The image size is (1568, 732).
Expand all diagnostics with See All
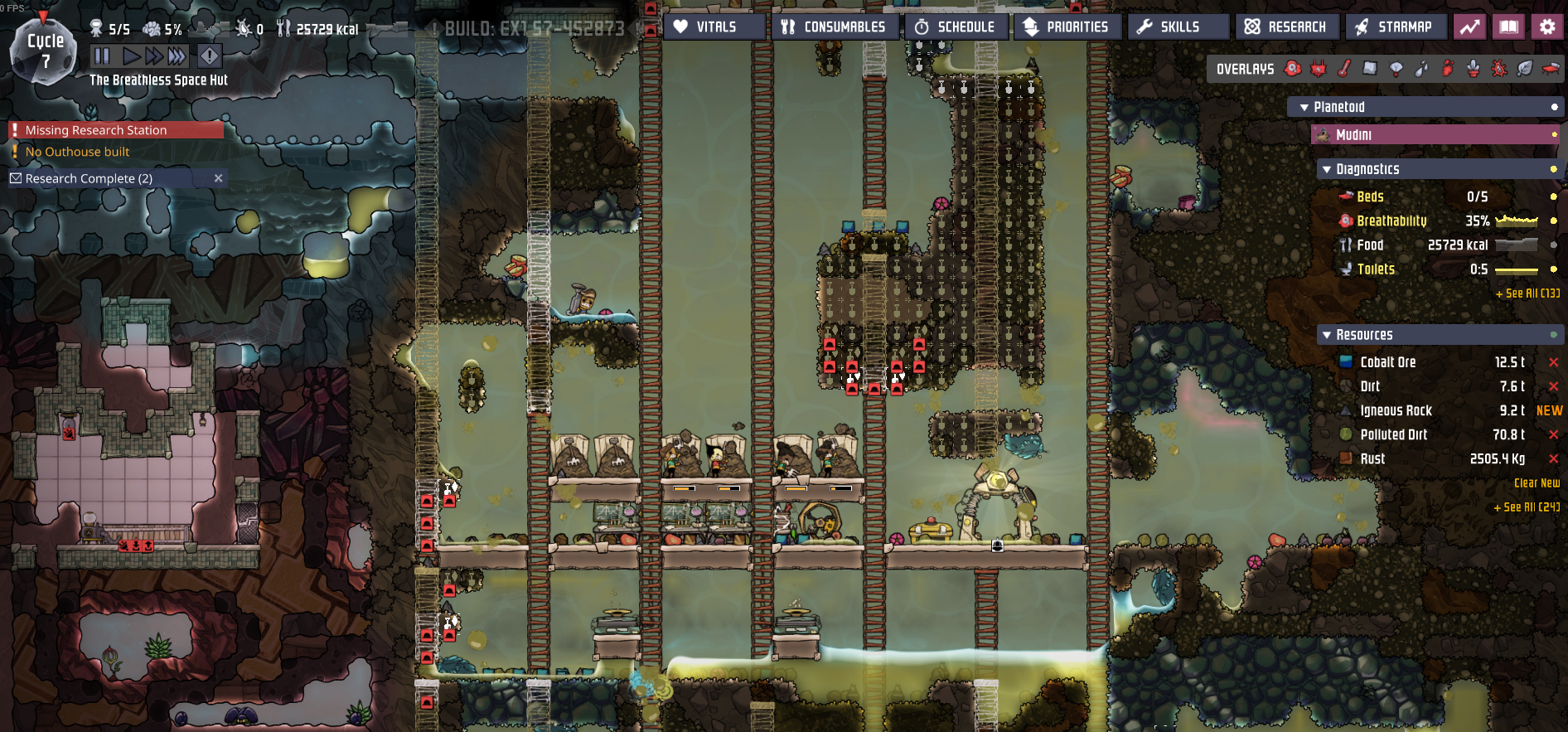1527,293
